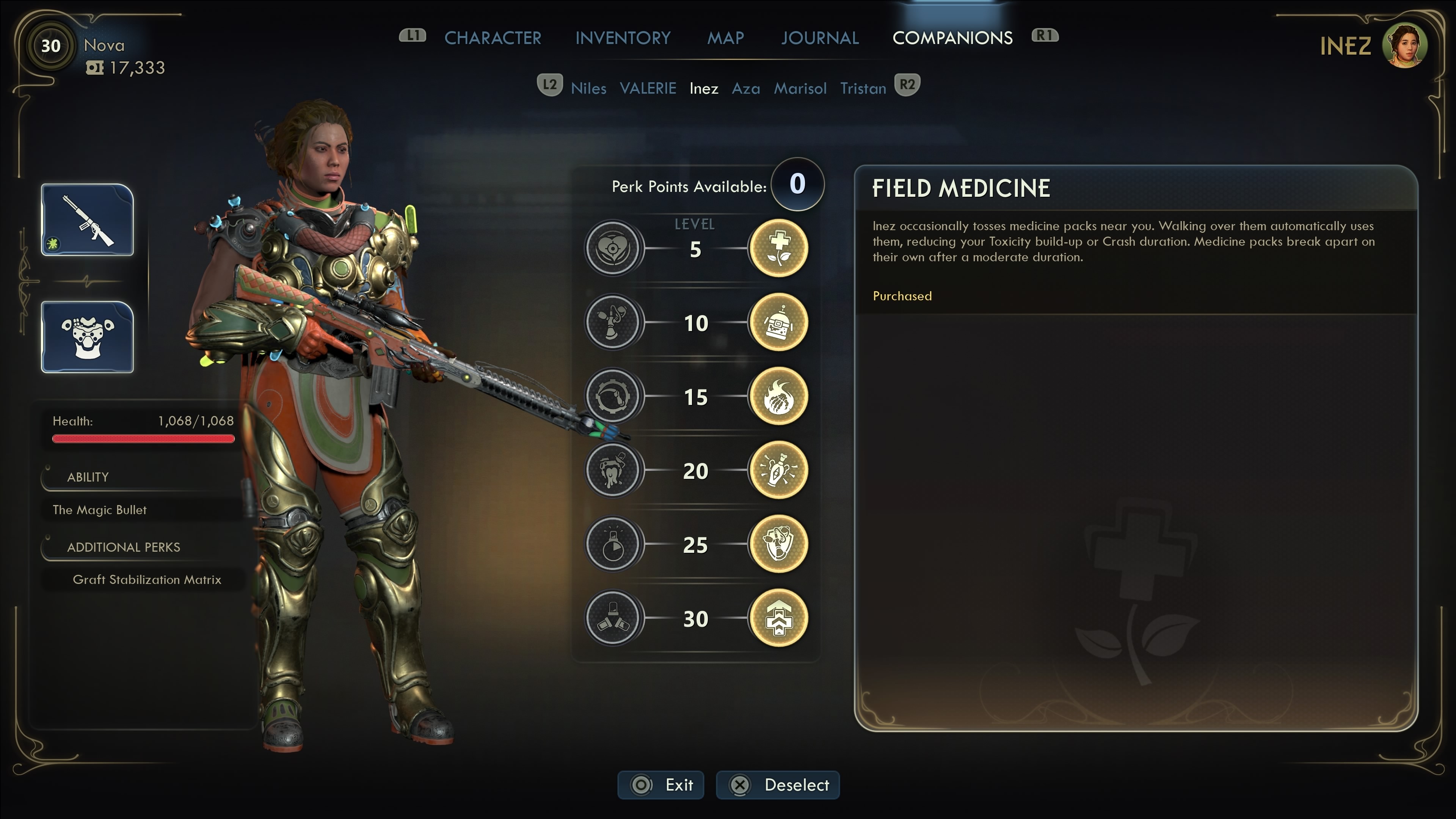Select the level 30 upgrade arrows perk icon
1456x819 pixels.
tap(778, 618)
